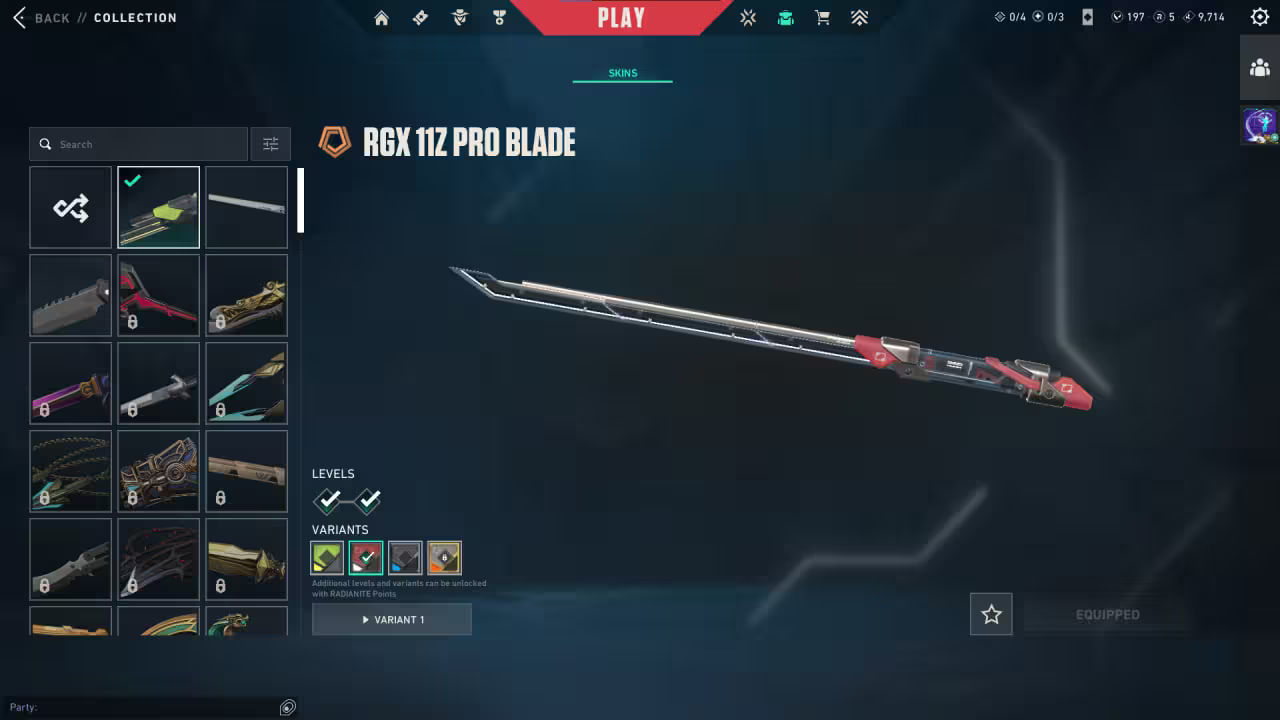The height and width of the screenshot is (720, 1280).
Task: Open the skin filter options
Action: click(x=270, y=144)
